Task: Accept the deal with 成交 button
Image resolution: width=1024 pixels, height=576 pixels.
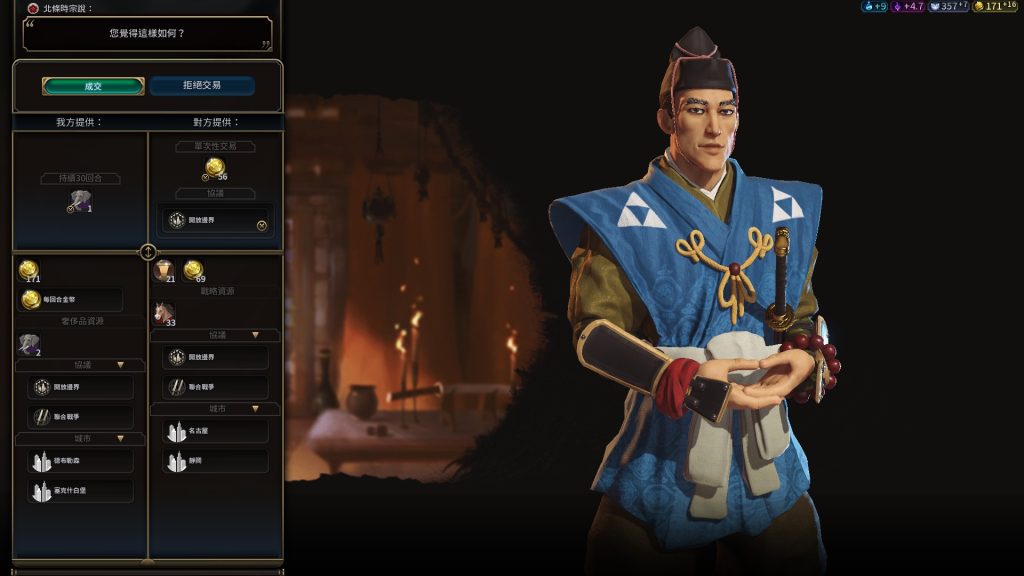Action: 93,86
